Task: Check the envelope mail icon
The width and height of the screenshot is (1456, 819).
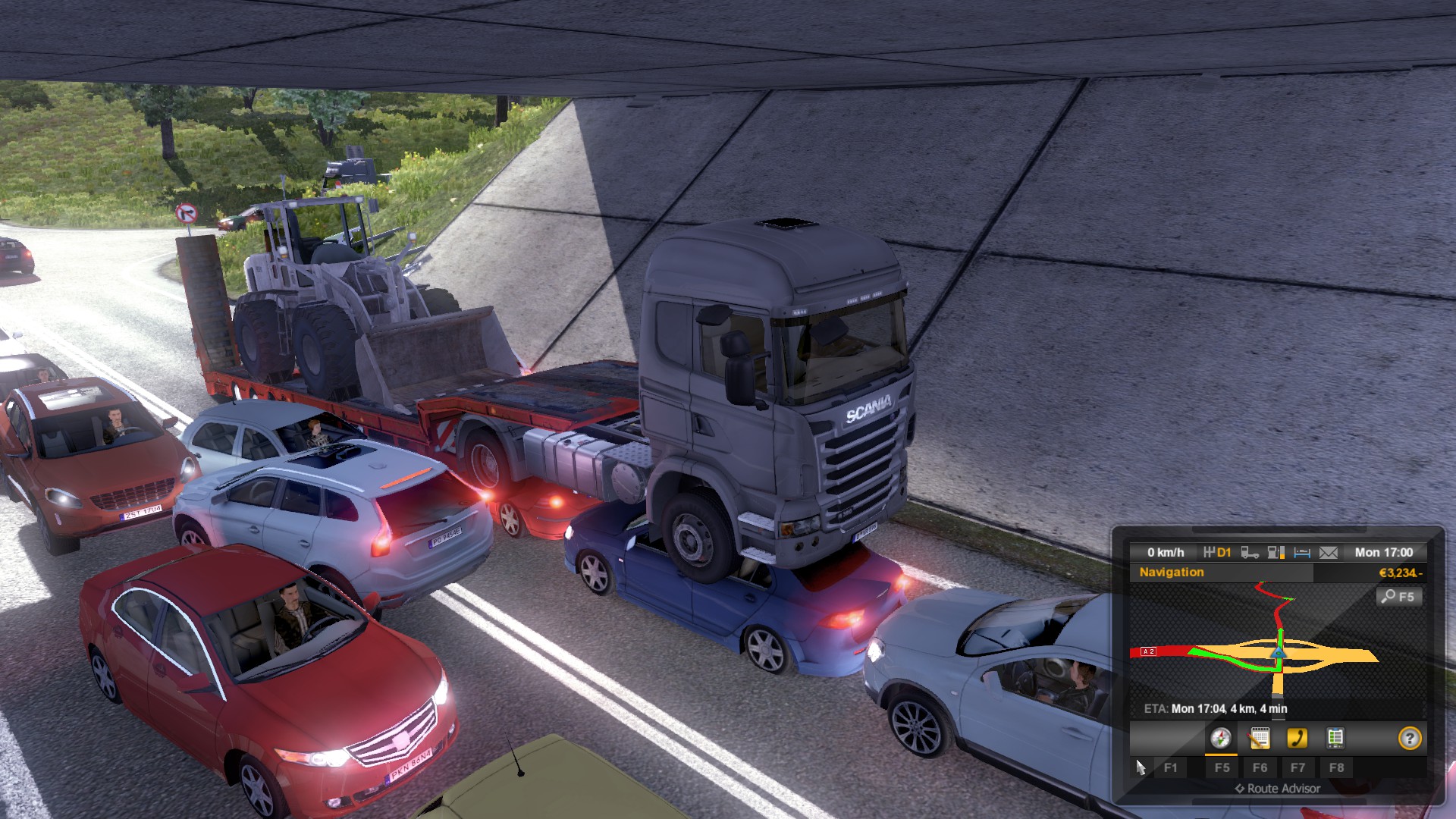Action: (x=1329, y=553)
